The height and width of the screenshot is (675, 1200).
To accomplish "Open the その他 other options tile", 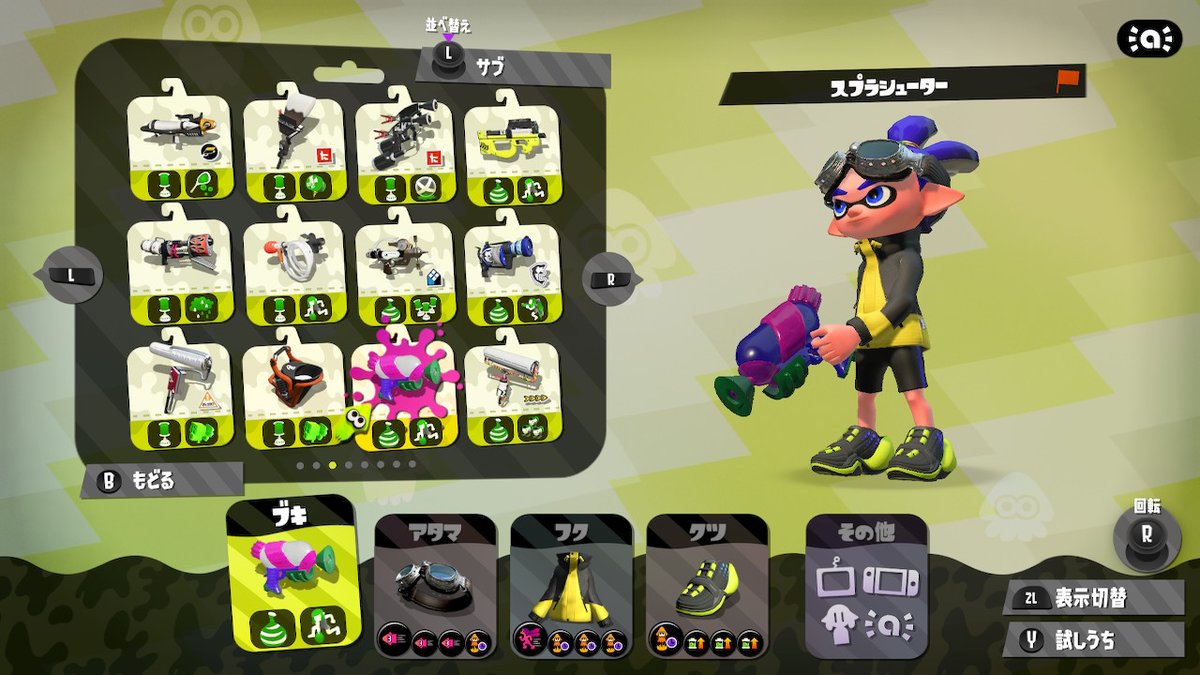I will (x=866, y=587).
